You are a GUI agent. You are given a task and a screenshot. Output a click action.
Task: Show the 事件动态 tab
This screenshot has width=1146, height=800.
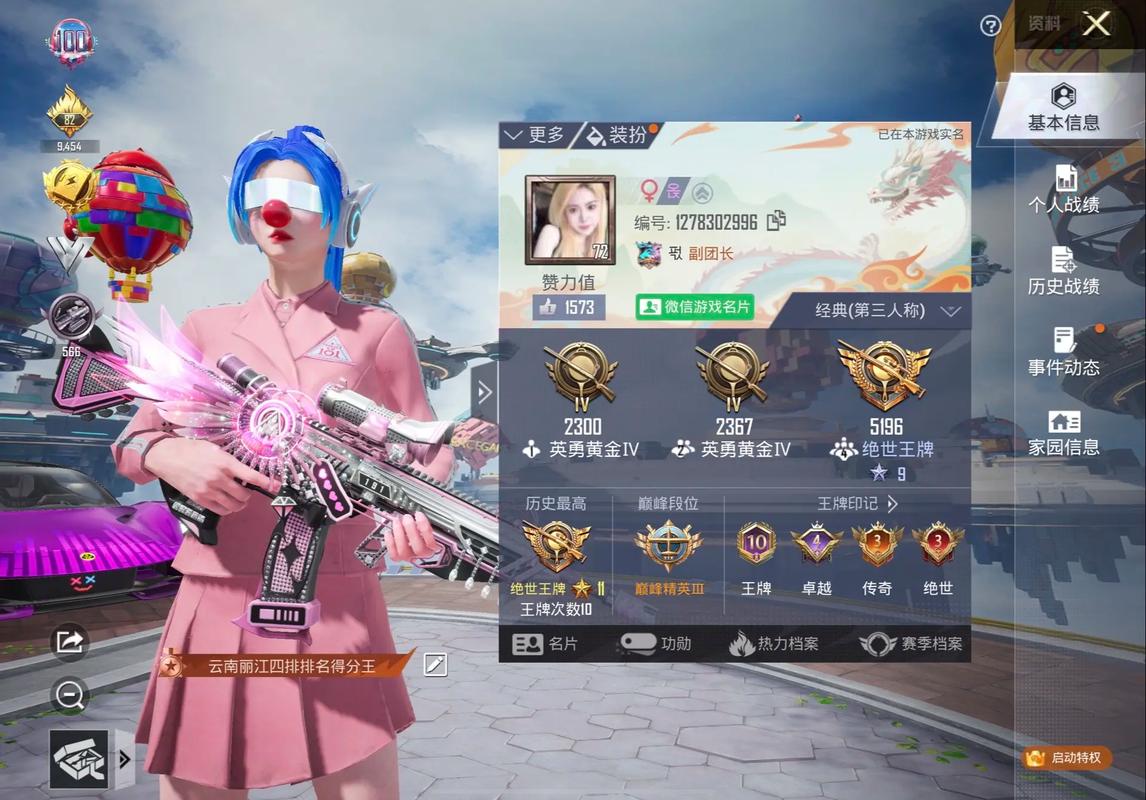tap(1063, 352)
